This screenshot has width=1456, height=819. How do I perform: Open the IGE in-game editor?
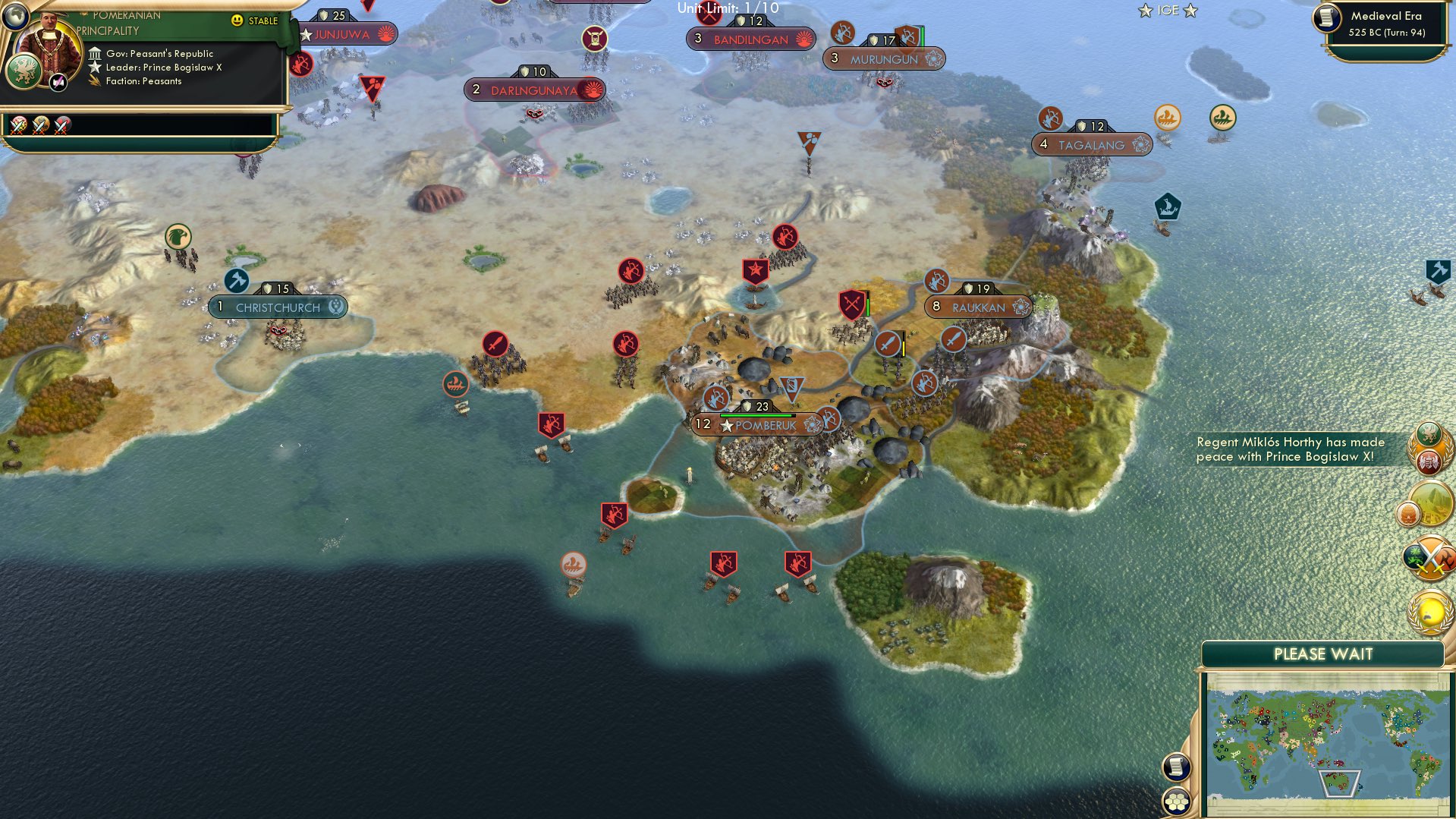1169,11
